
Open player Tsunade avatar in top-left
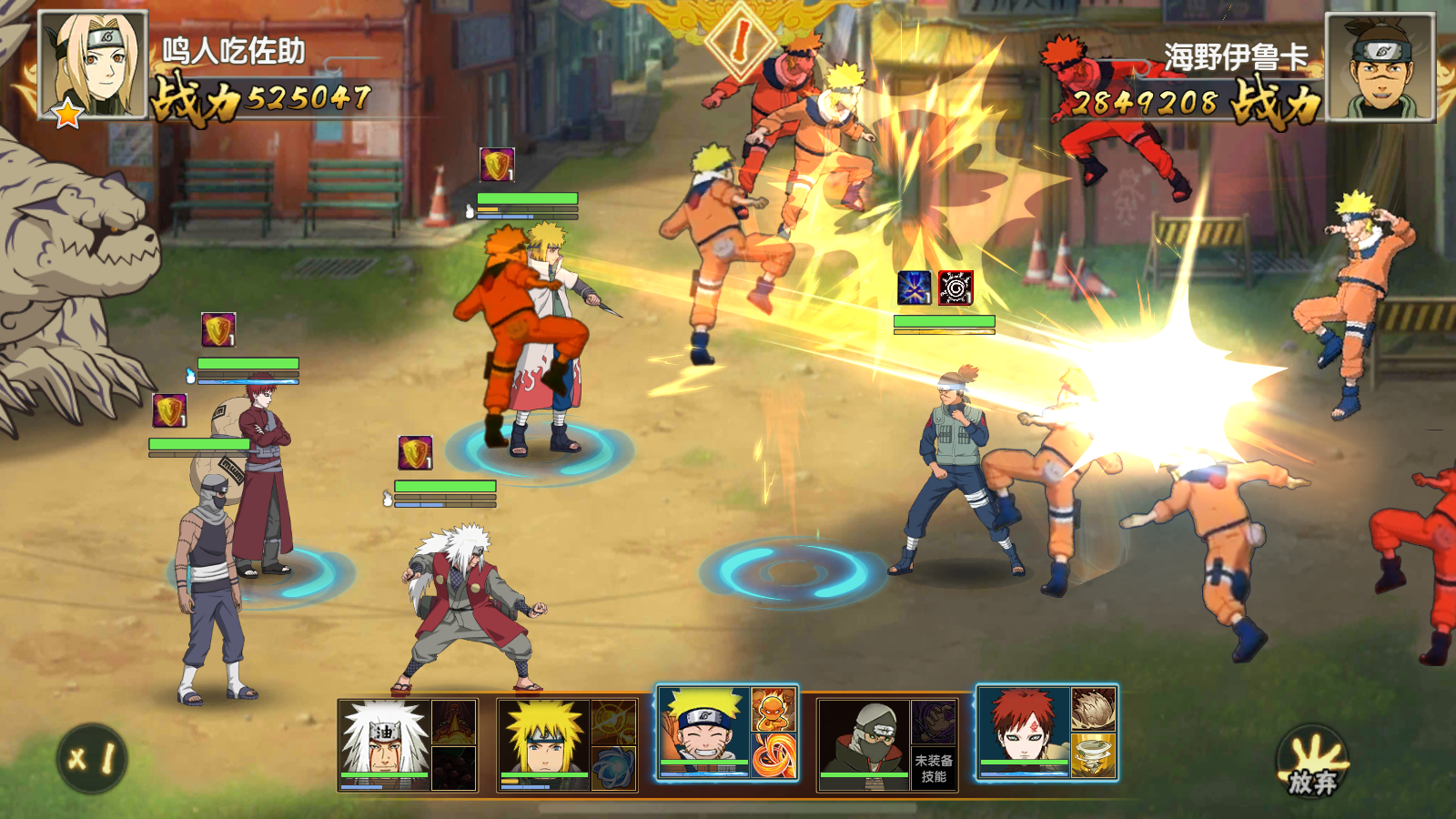coord(93,66)
